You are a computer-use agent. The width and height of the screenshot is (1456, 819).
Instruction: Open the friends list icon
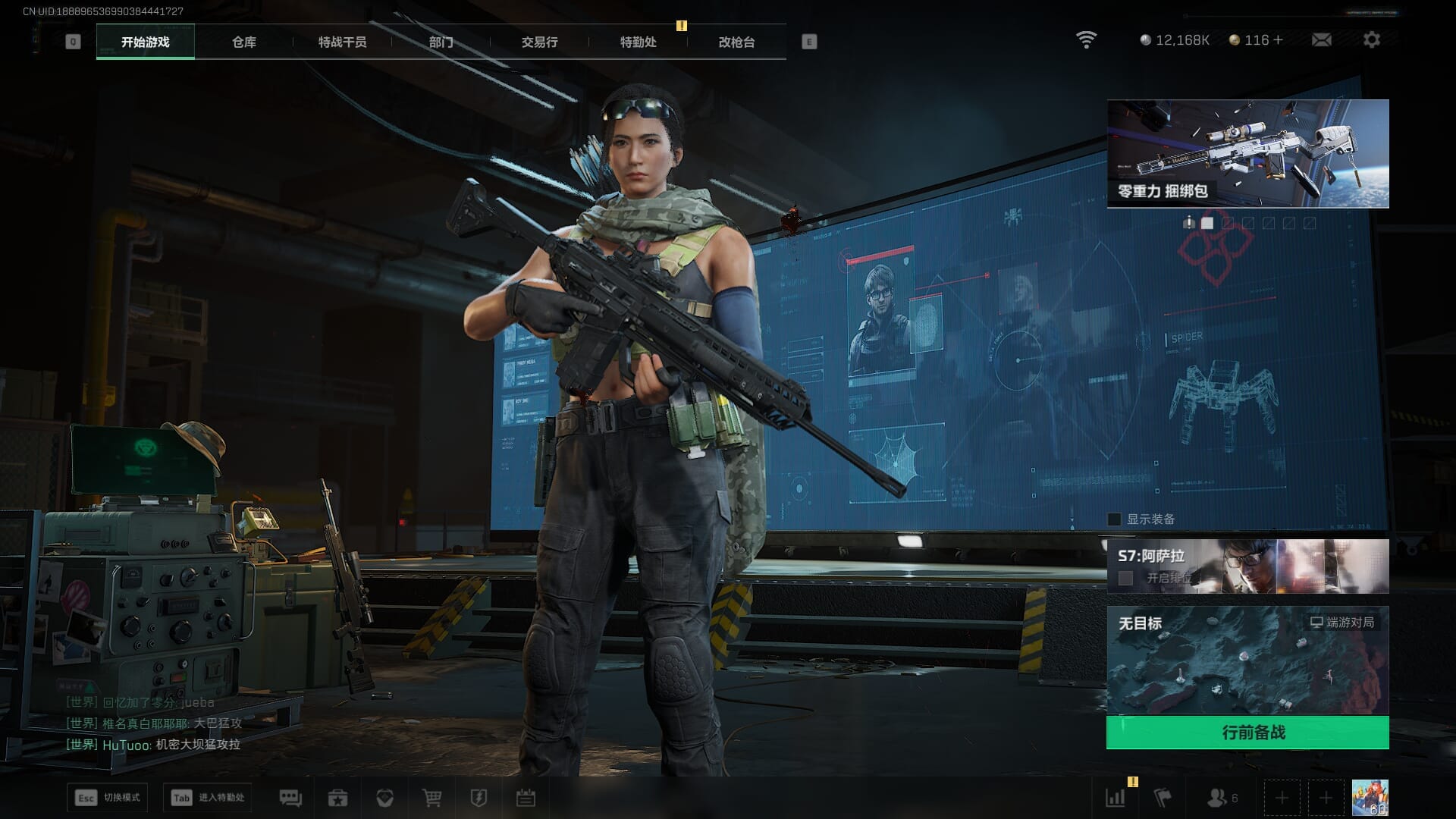point(1217,798)
